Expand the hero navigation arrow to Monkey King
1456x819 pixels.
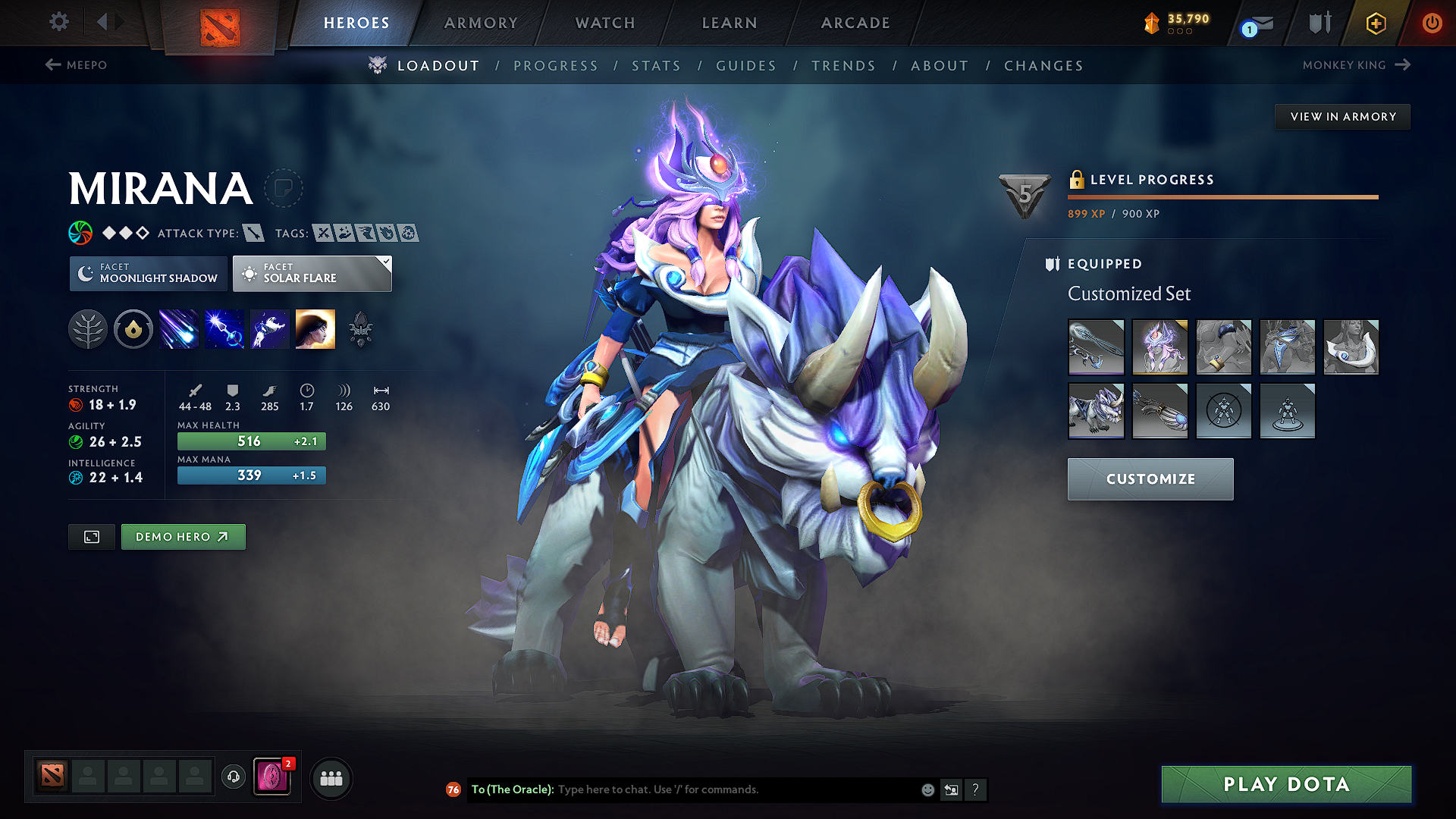(x=1401, y=65)
